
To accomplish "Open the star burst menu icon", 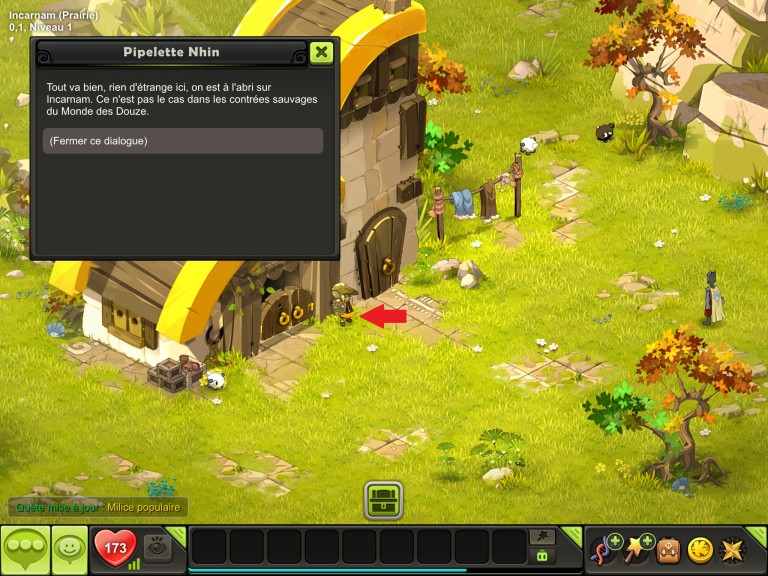I will coord(732,549).
